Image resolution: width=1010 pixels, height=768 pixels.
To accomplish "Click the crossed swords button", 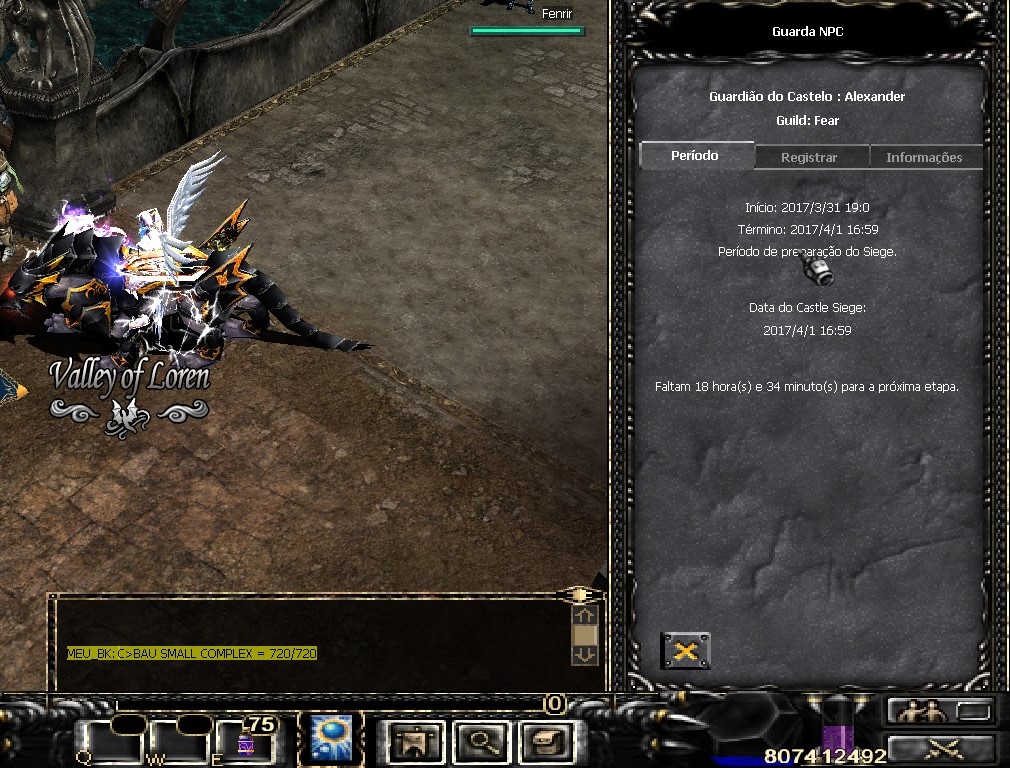I will 941,748.
